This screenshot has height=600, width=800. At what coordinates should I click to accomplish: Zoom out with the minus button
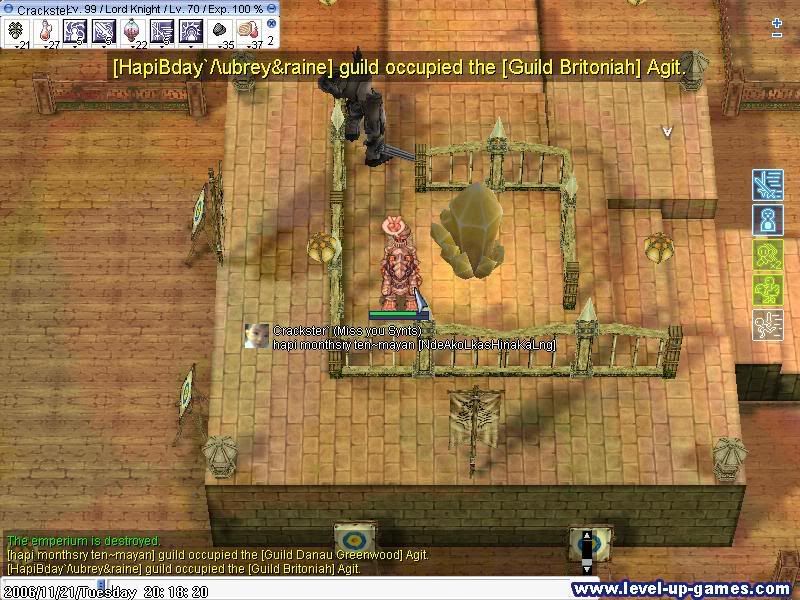click(x=777, y=35)
